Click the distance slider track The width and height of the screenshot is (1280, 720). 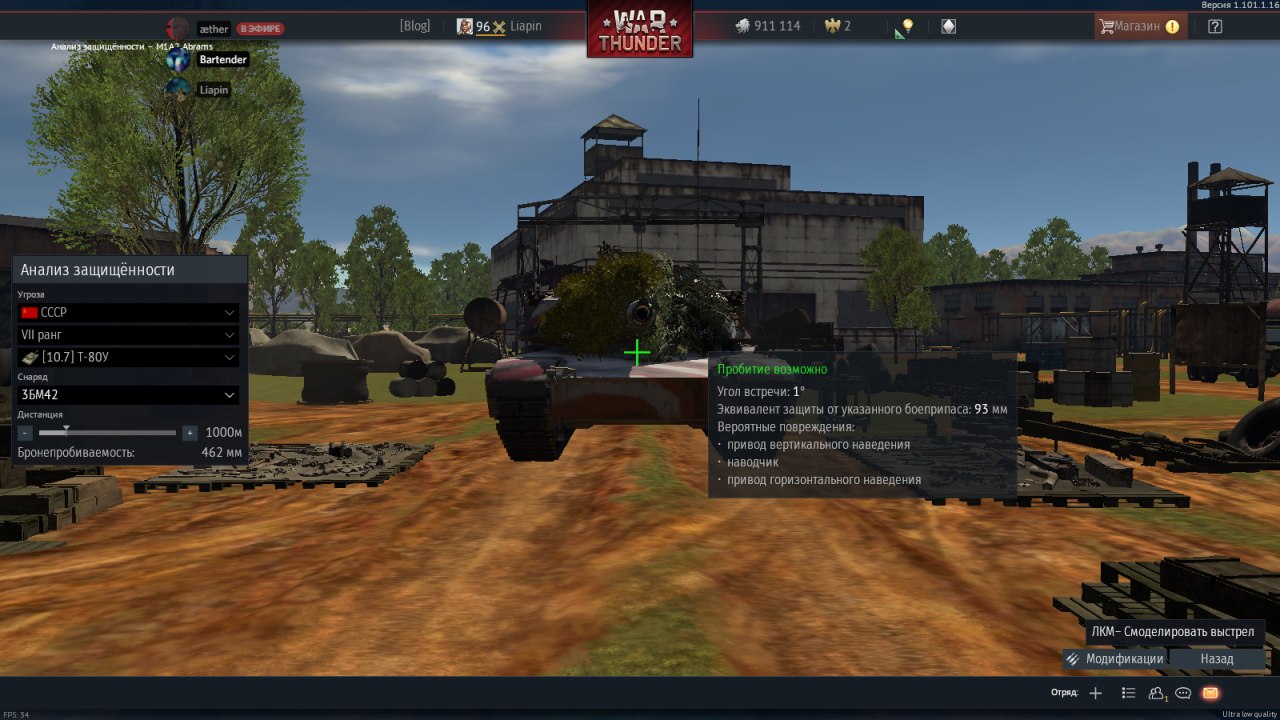pyautogui.click(x=108, y=433)
